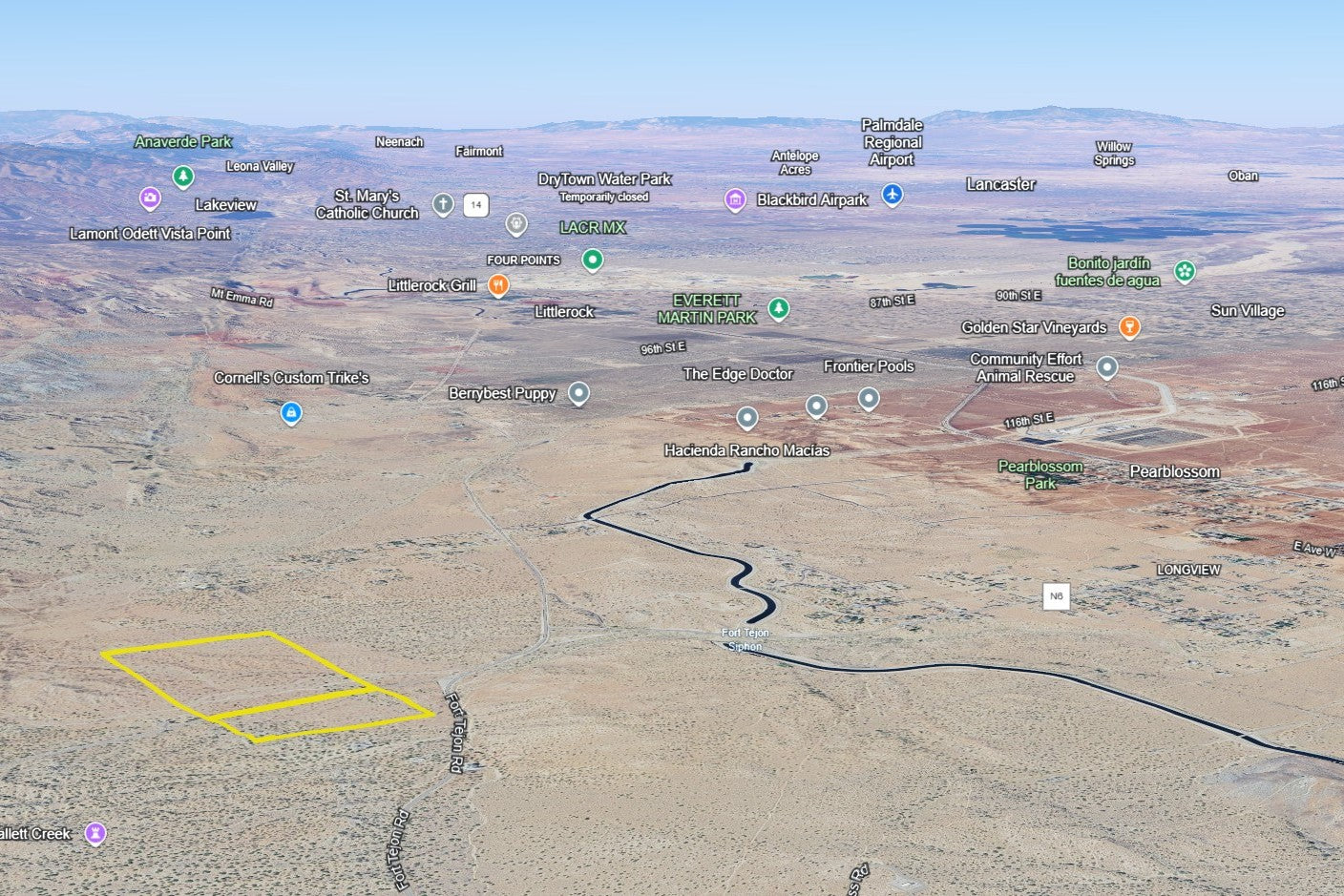Viewport: 1344px width, 896px height.
Task: Open the LACR MX green marker
Action: pyautogui.click(x=593, y=259)
